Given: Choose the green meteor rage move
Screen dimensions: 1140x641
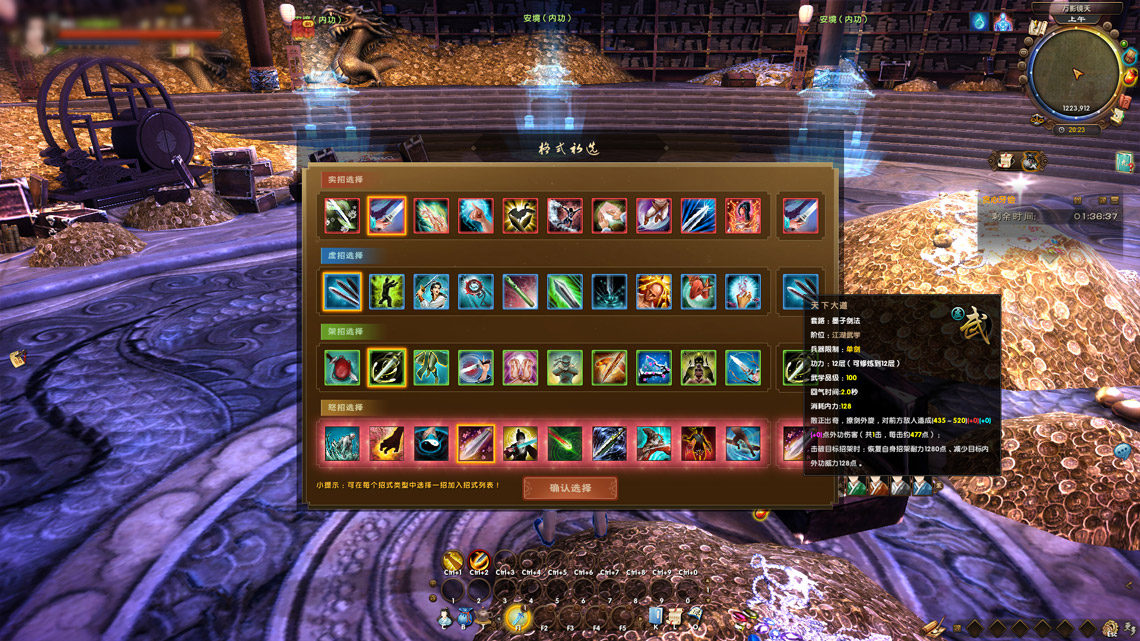Looking at the screenshot, I should 564,444.
